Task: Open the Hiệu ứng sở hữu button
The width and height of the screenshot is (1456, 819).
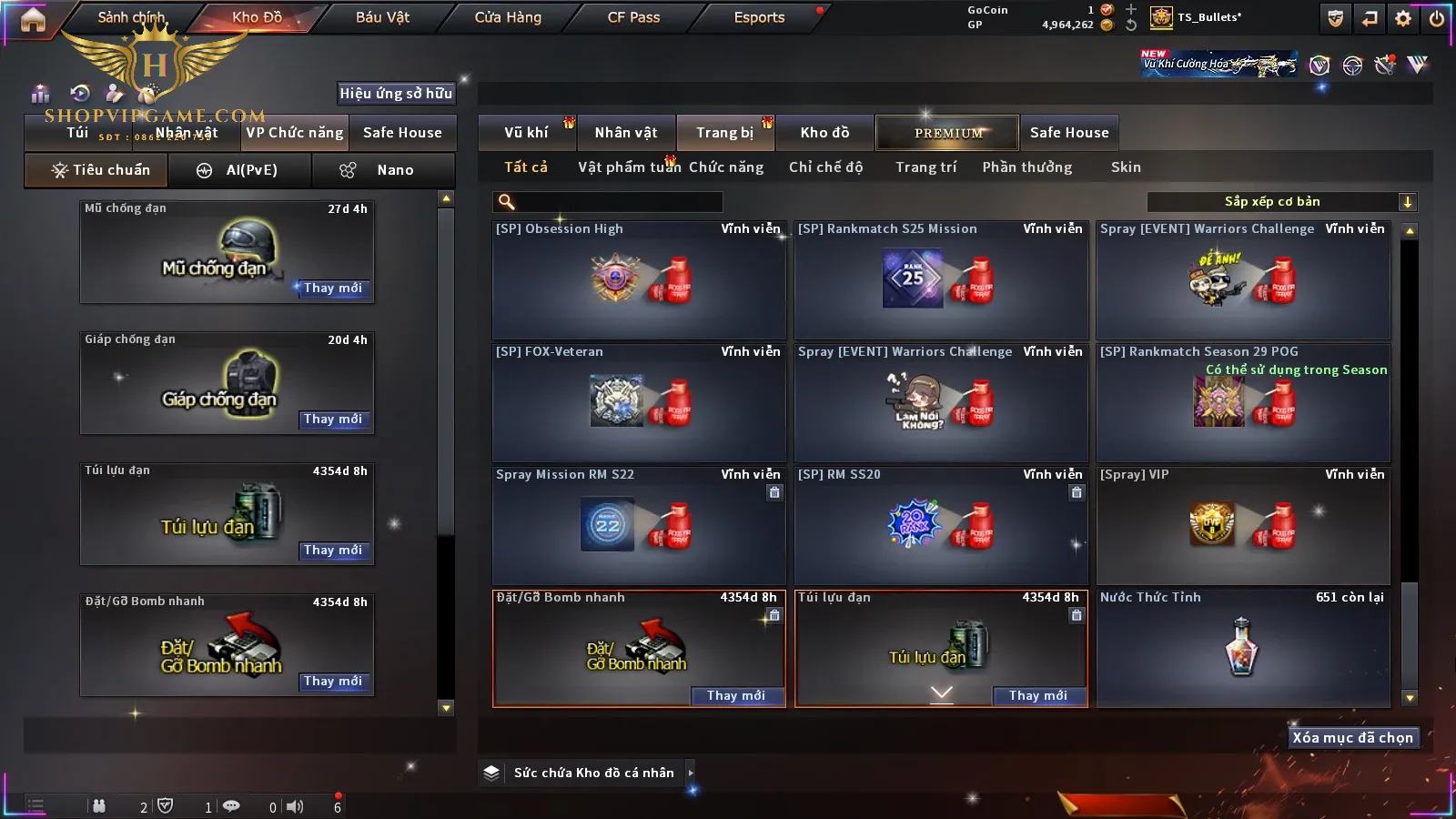Action: 396,94
